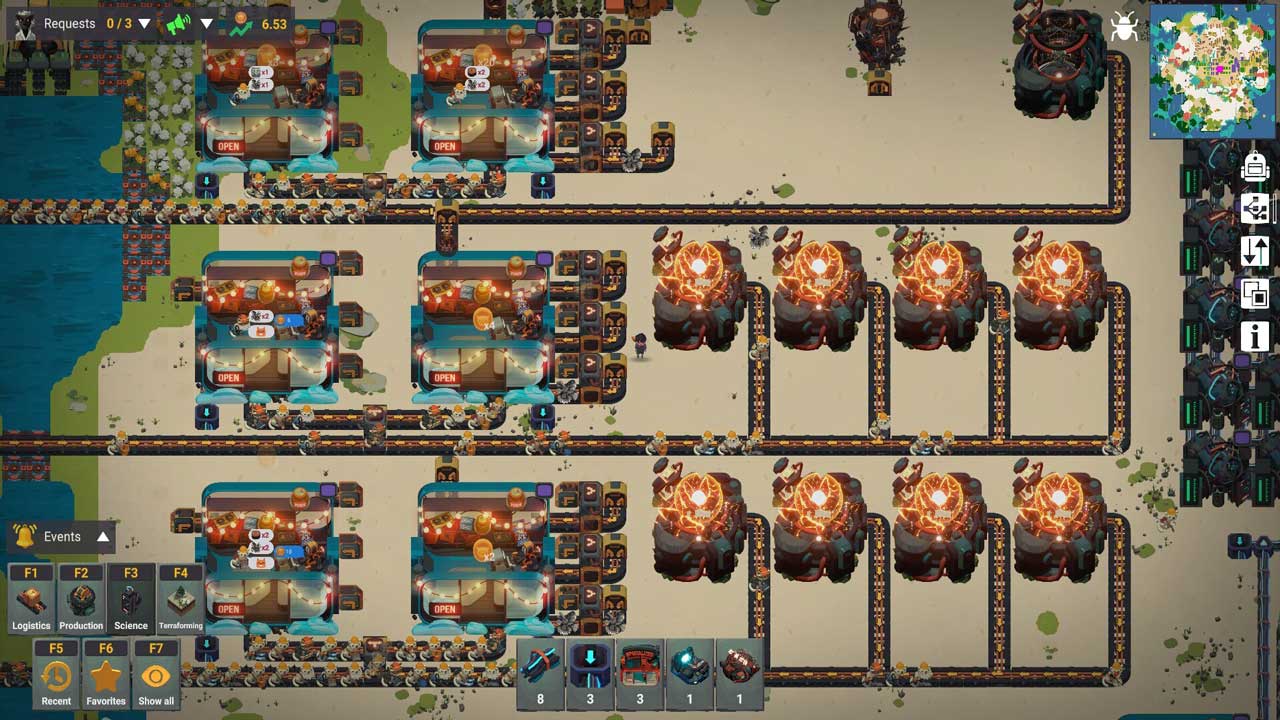This screenshot has height=720, width=1280.
Task: Select the shop building hotbar slot
Action: point(640,672)
